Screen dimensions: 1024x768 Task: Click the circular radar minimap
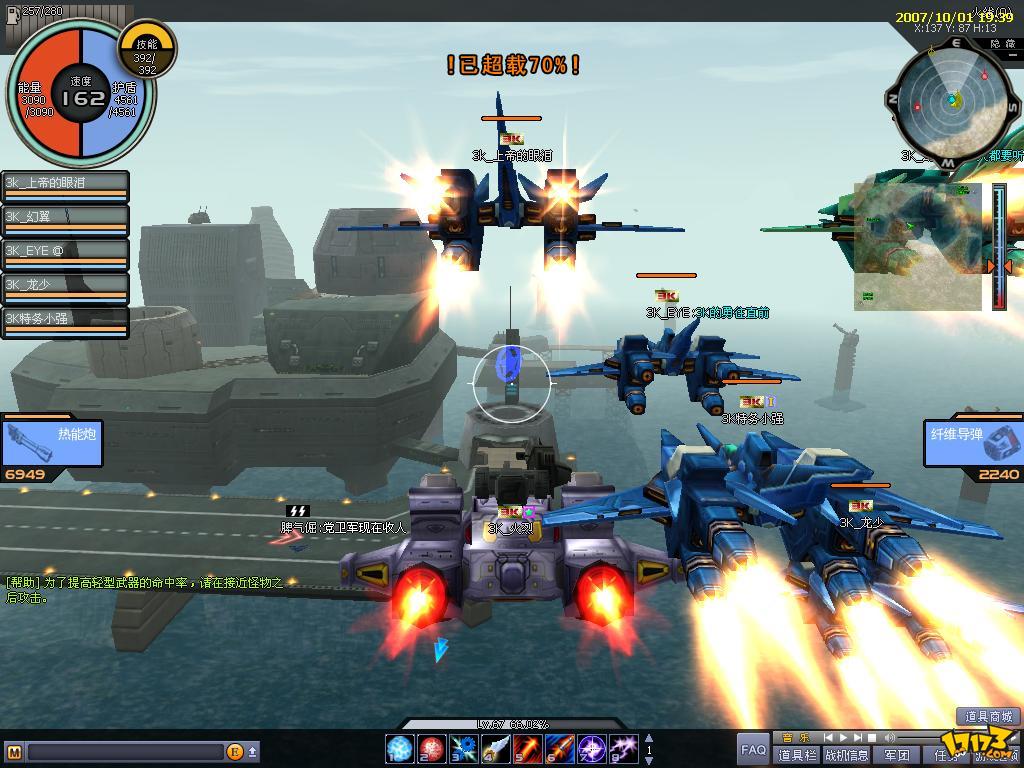pyautogui.click(x=952, y=100)
